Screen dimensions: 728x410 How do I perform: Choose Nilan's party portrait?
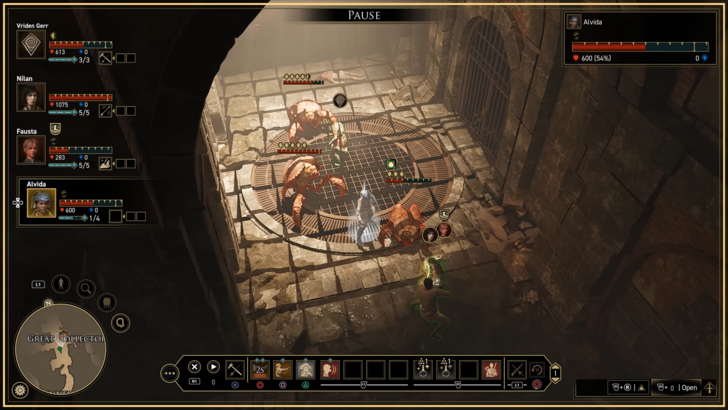click(31, 97)
